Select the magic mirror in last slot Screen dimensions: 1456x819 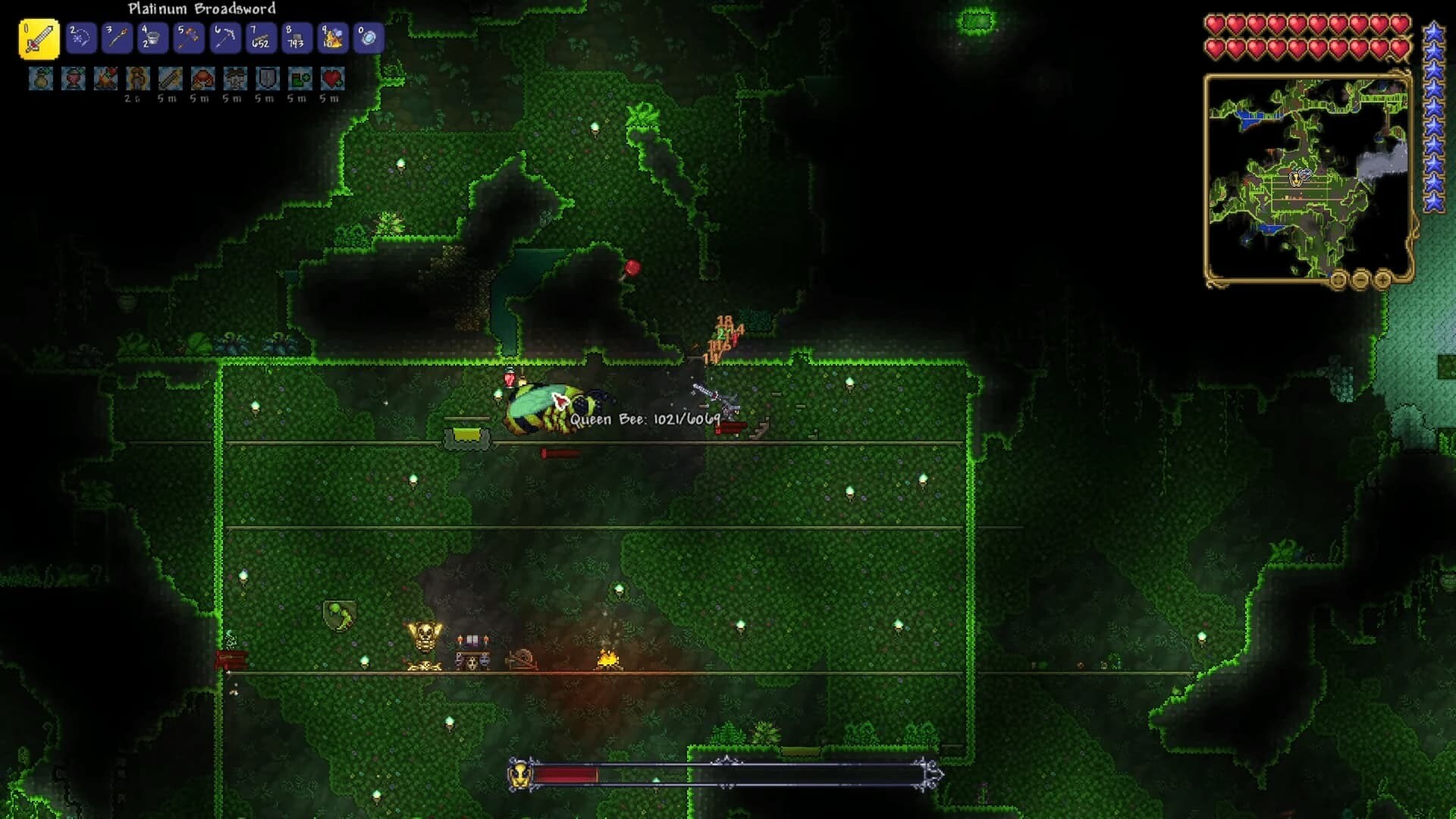tap(369, 38)
